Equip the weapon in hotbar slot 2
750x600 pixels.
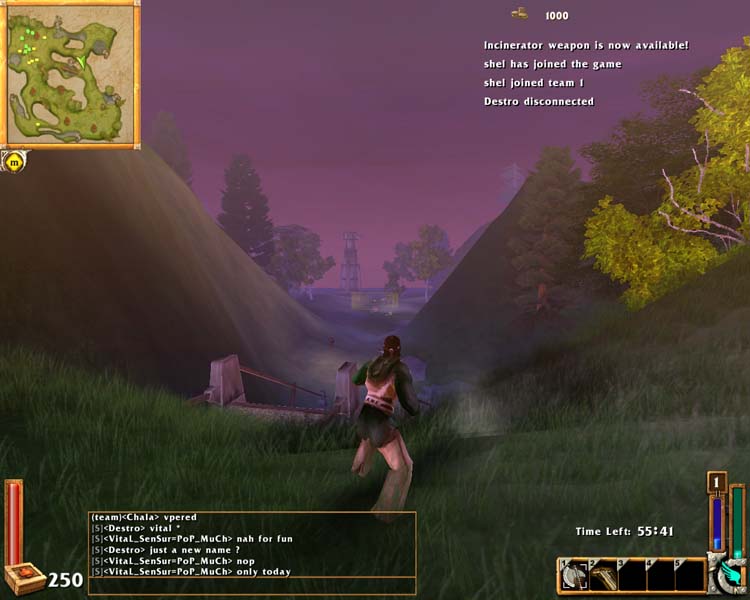click(603, 576)
